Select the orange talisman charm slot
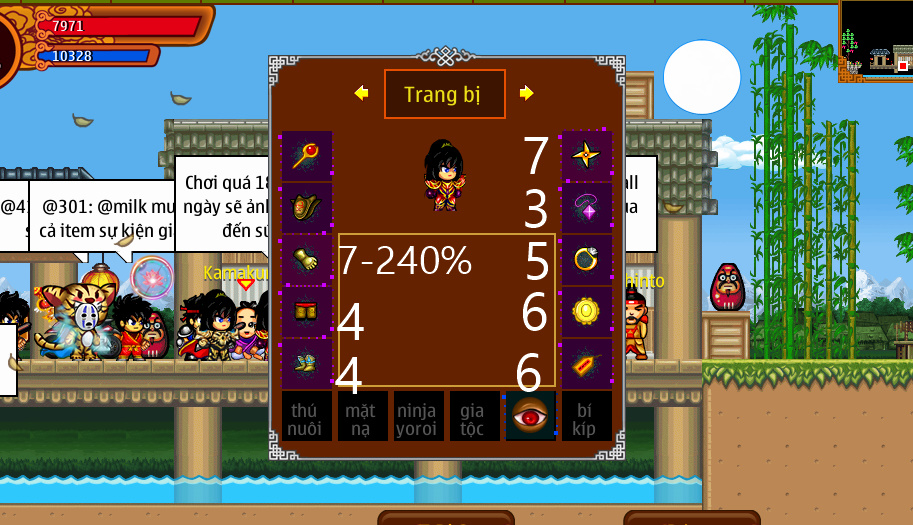Viewport: 913px width, 525px height. pos(586,363)
